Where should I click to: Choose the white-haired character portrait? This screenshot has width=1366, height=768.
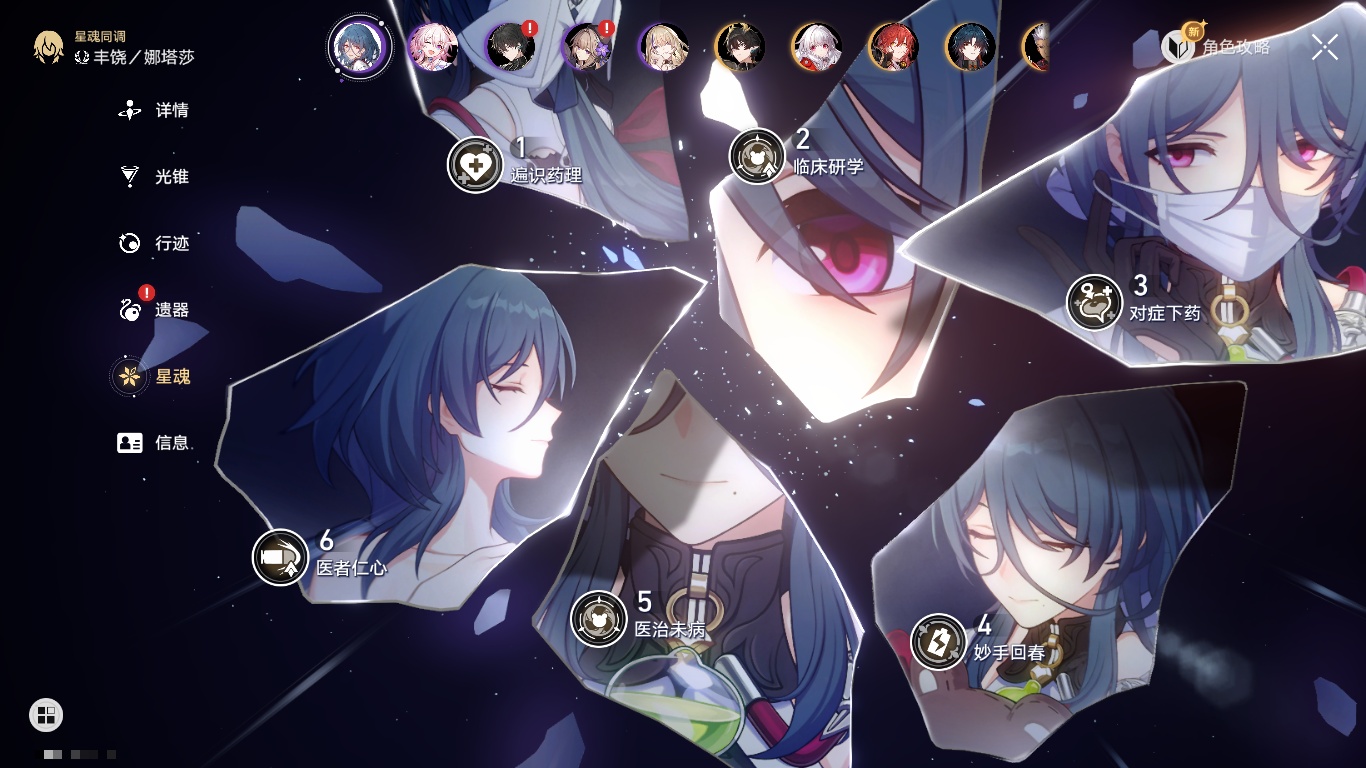click(816, 47)
